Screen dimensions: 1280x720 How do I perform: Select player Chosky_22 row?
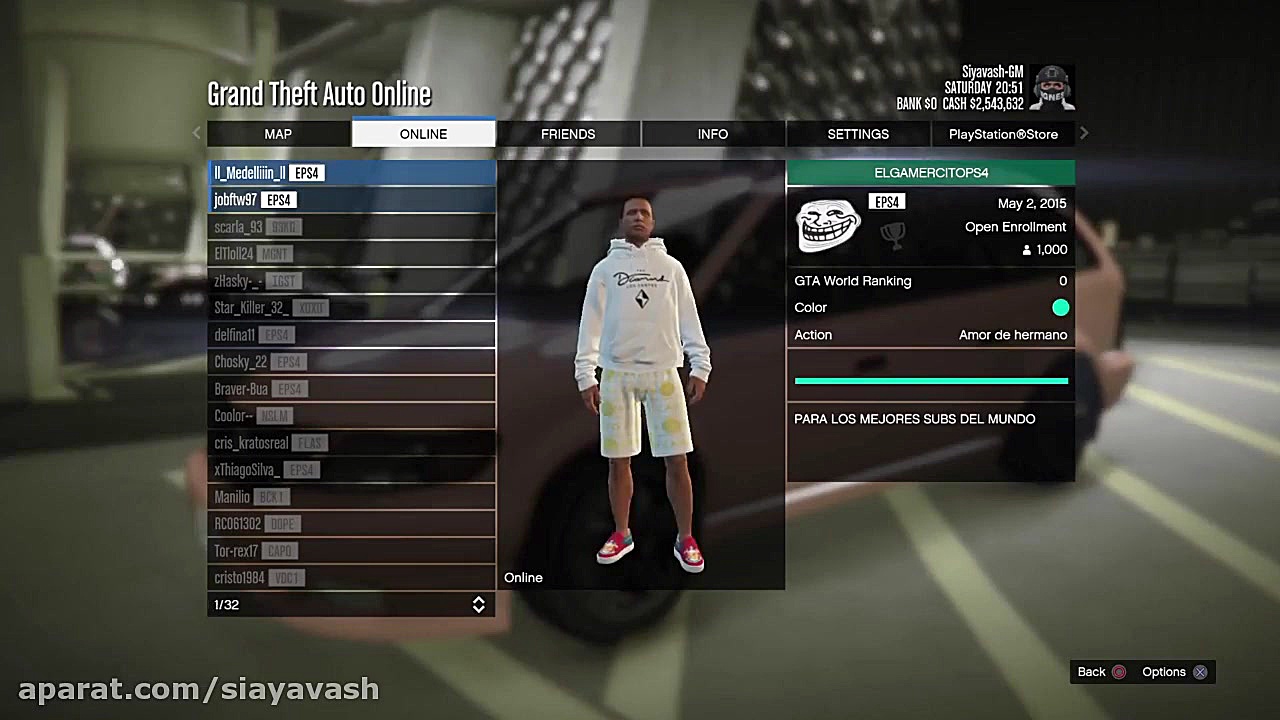(x=351, y=362)
